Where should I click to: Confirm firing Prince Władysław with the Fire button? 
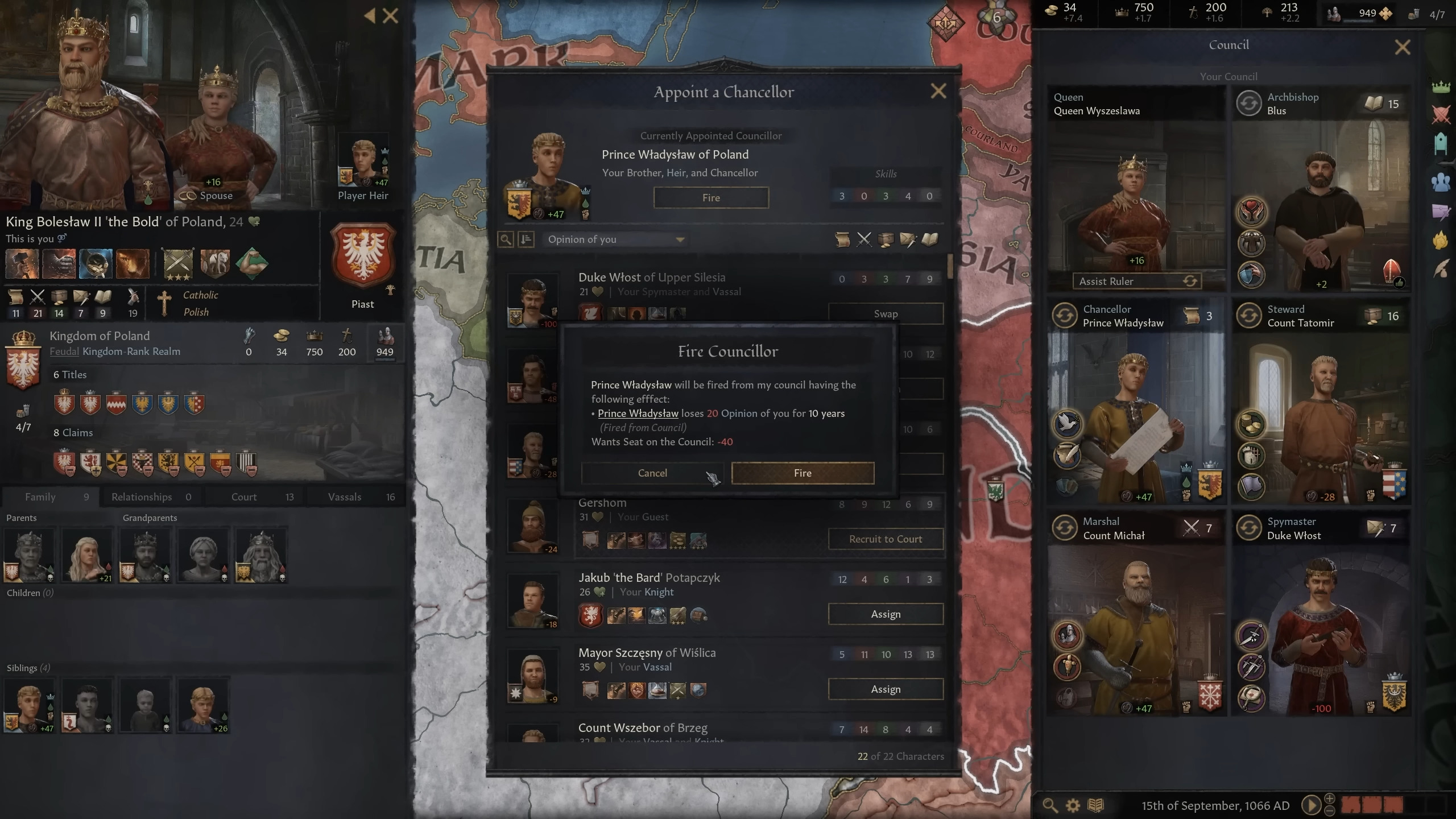pos(802,473)
